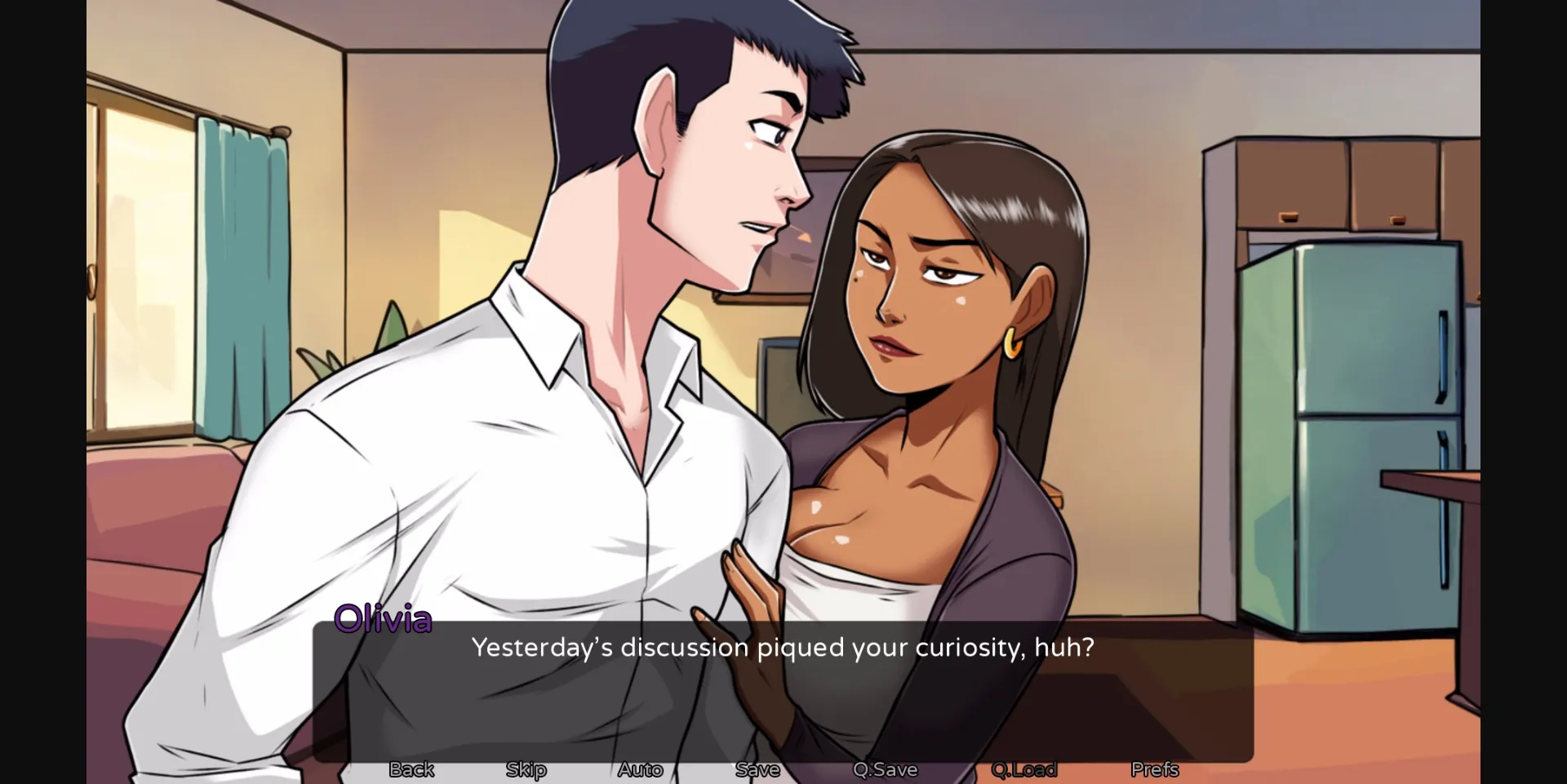This screenshot has height=784, width=1567.
Task: Click the line about yesterday's discussion
Action: tap(783, 648)
